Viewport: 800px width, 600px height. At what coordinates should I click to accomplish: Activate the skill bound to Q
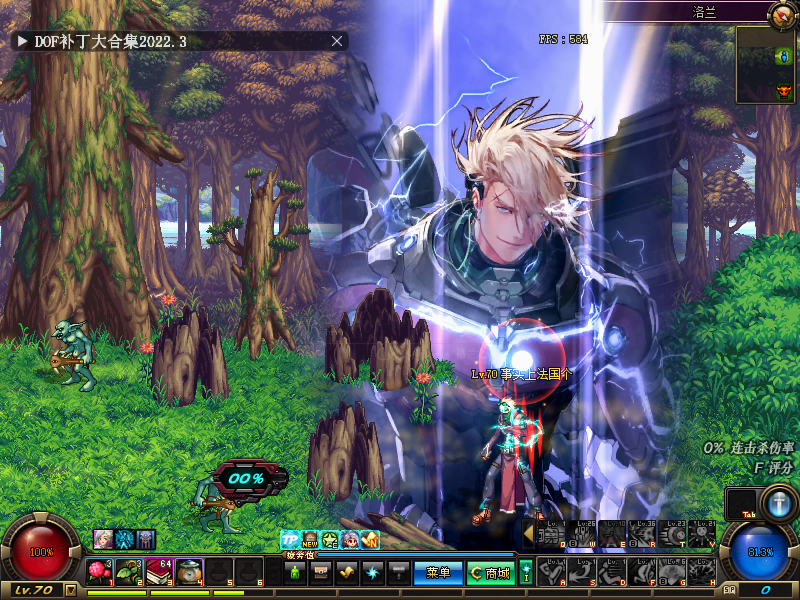pos(553,533)
